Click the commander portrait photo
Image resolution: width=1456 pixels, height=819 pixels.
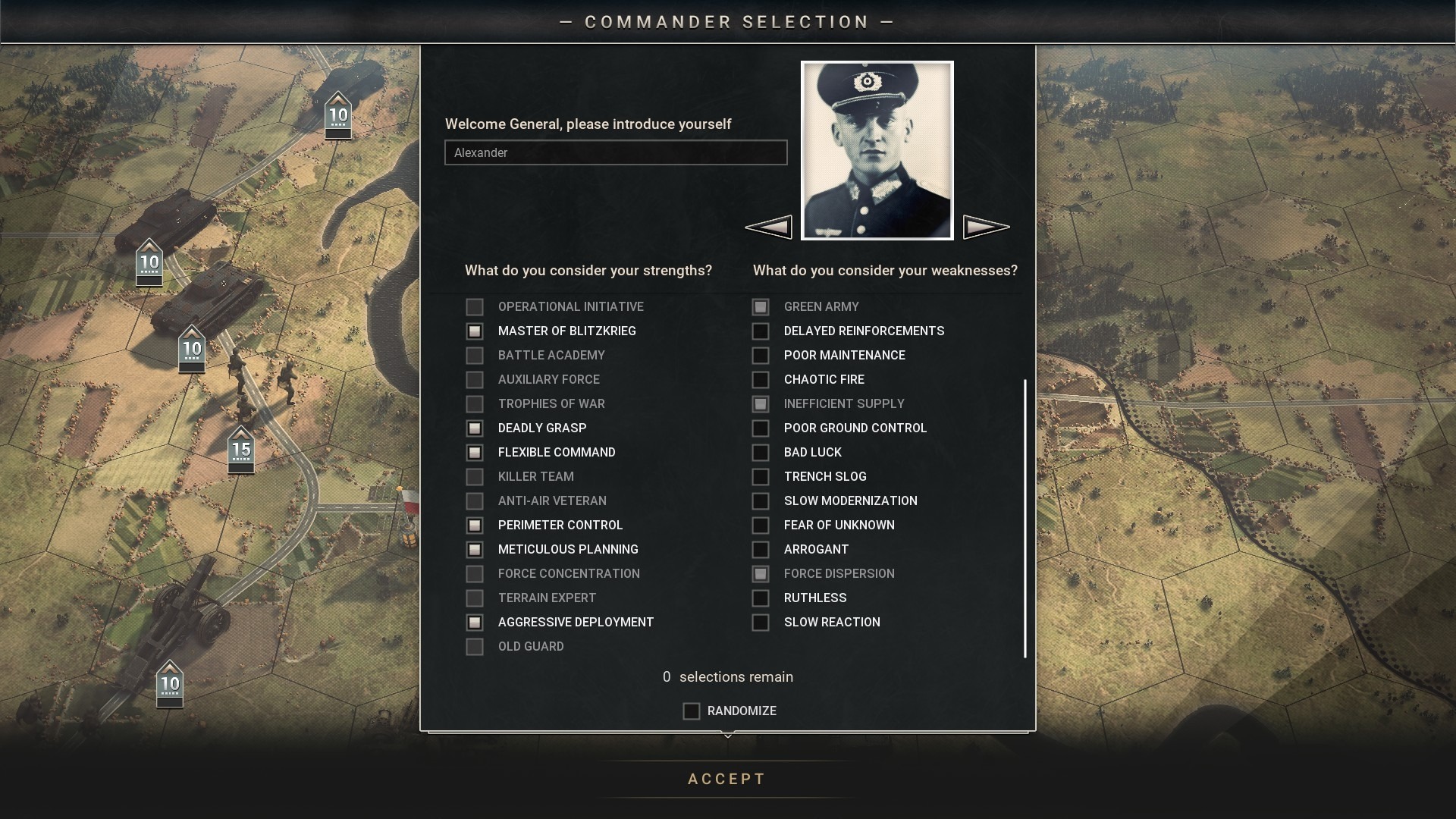[x=877, y=150]
